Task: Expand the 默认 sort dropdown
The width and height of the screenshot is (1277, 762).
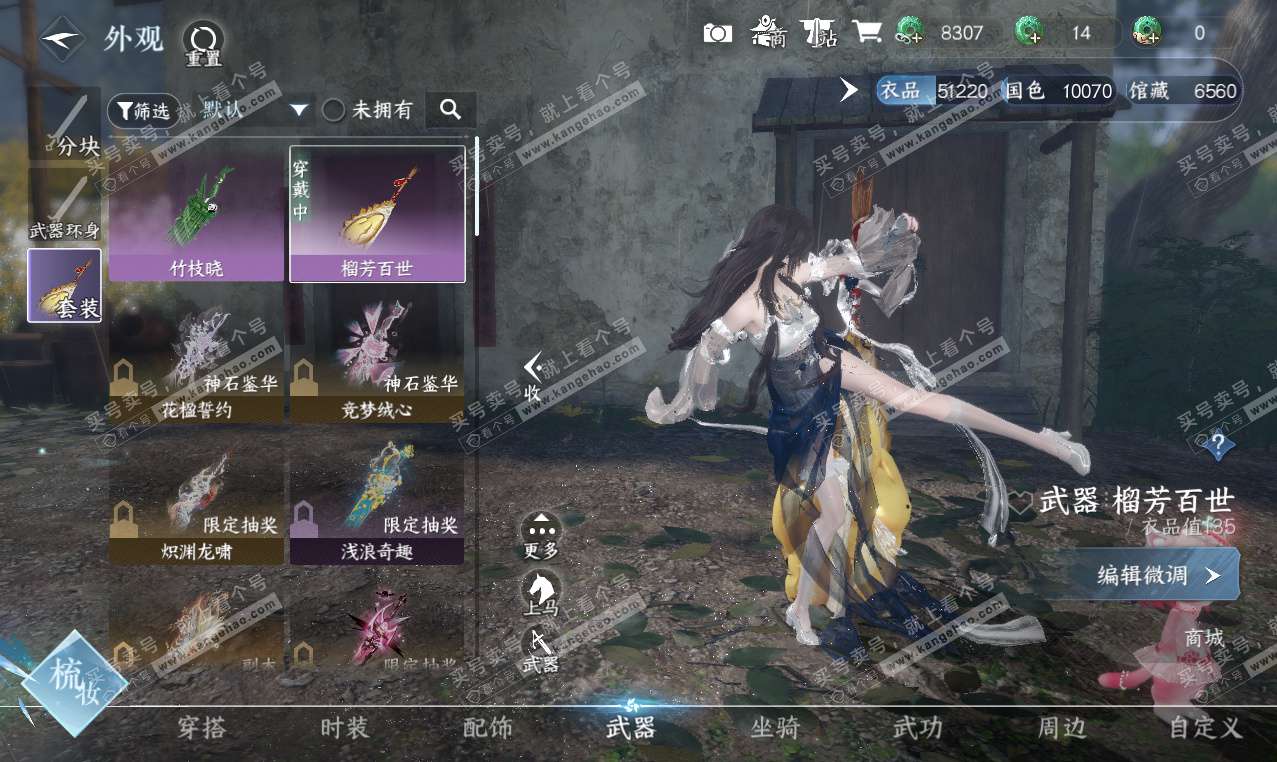Action: coord(299,110)
